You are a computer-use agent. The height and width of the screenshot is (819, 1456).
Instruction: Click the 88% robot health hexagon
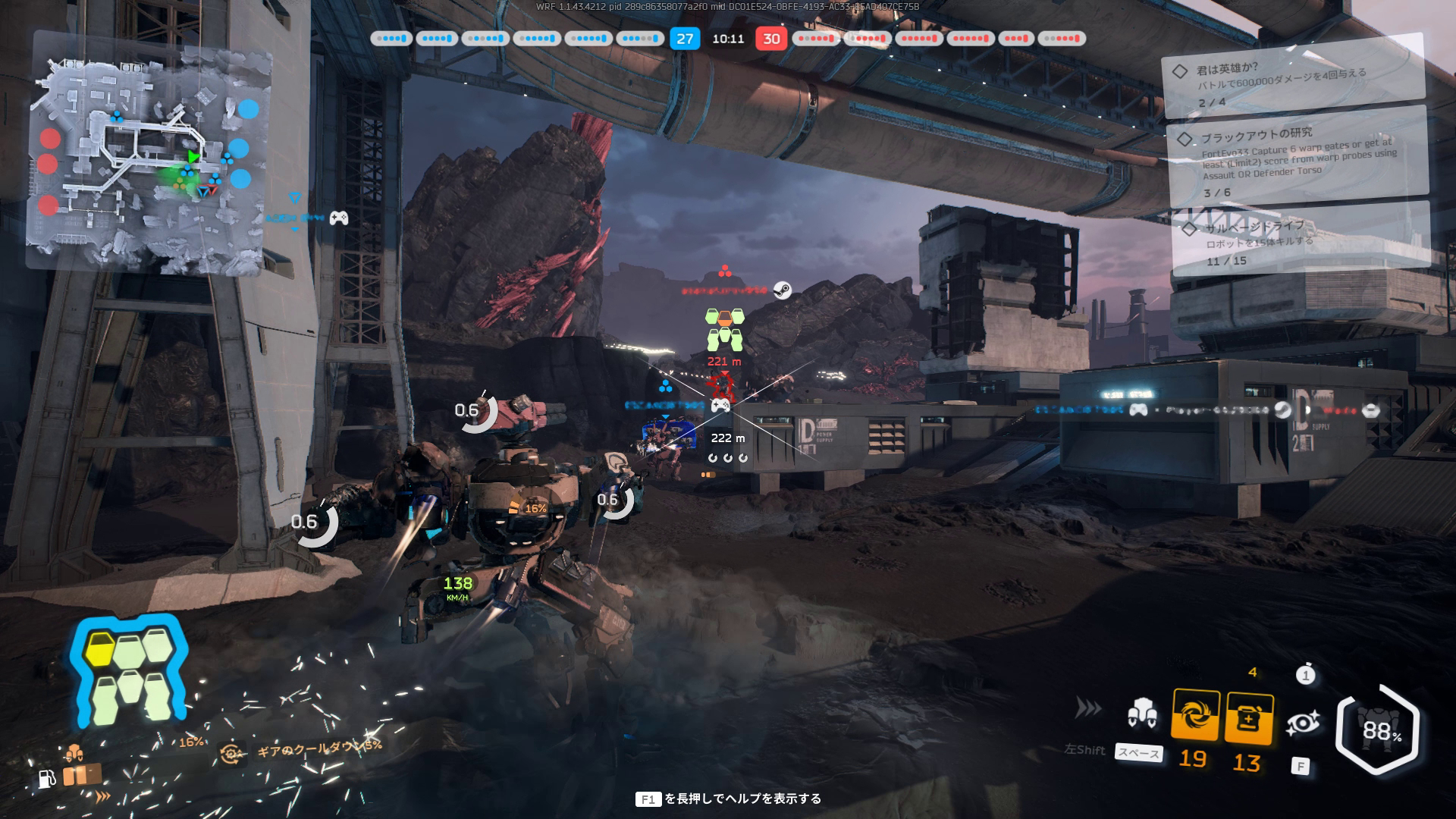(1379, 730)
